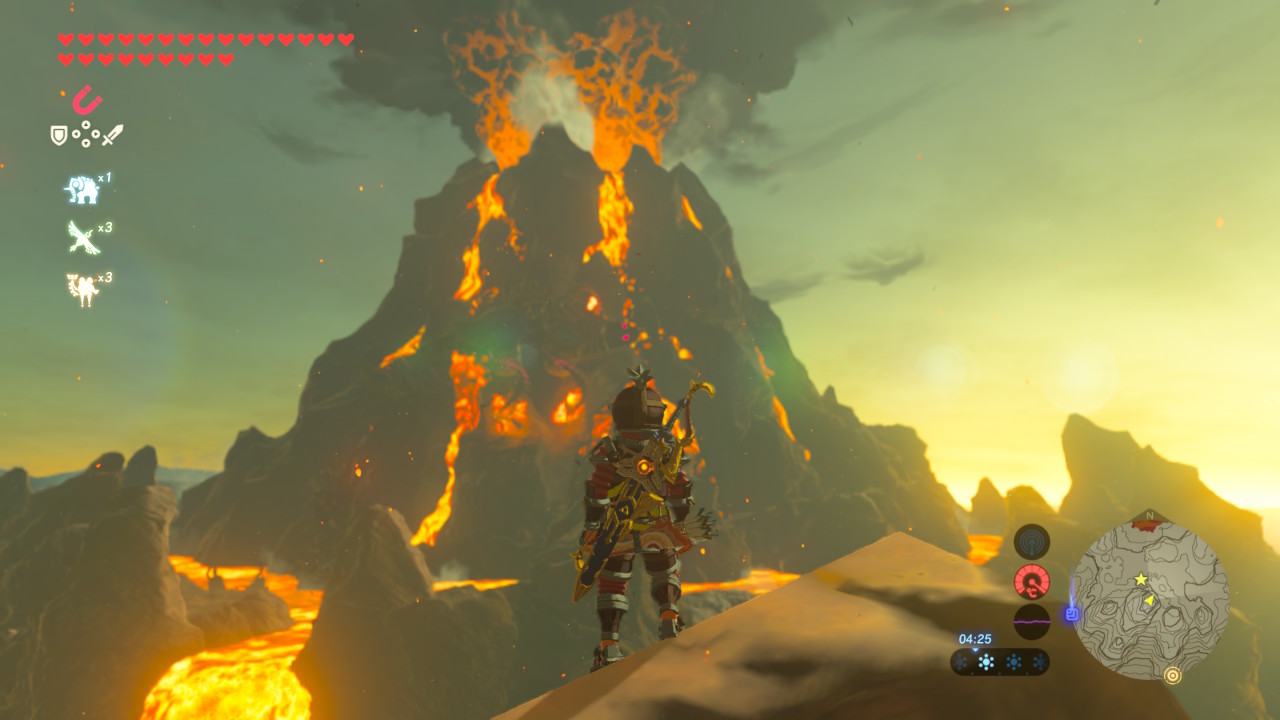This screenshot has height=720, width=1280.
Task: Open the circular minimap
Action: 1149,600
